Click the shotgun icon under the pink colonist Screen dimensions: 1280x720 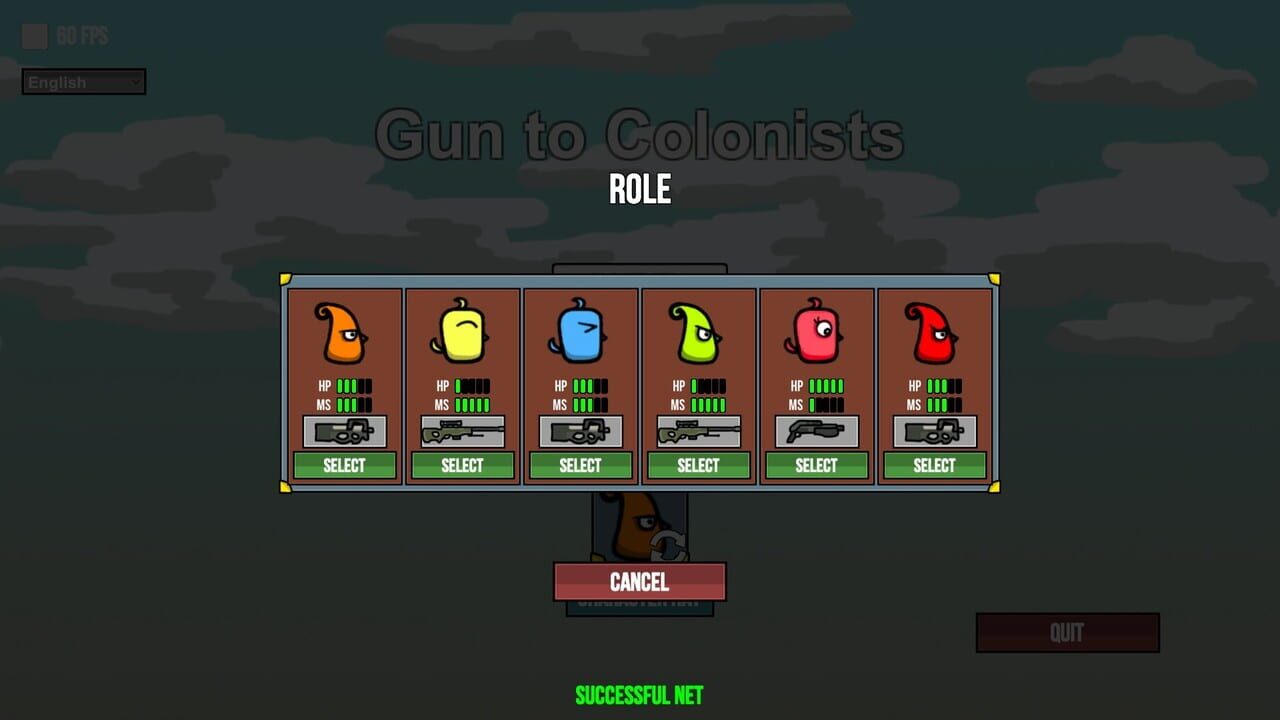tap(817, 431)
